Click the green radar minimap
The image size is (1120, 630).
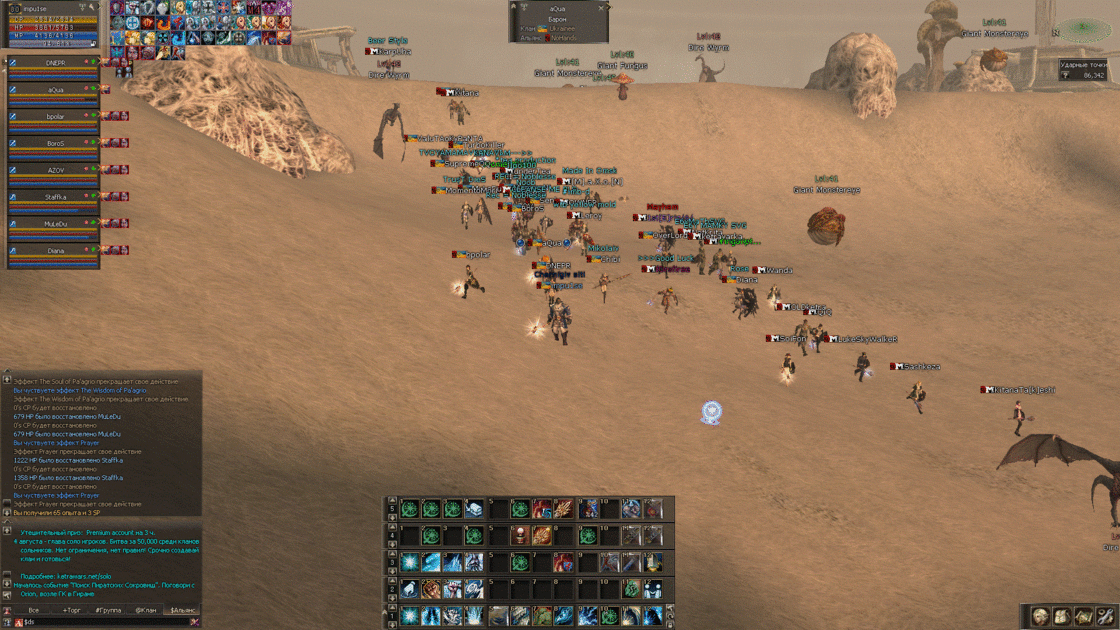click(1081, 31)
